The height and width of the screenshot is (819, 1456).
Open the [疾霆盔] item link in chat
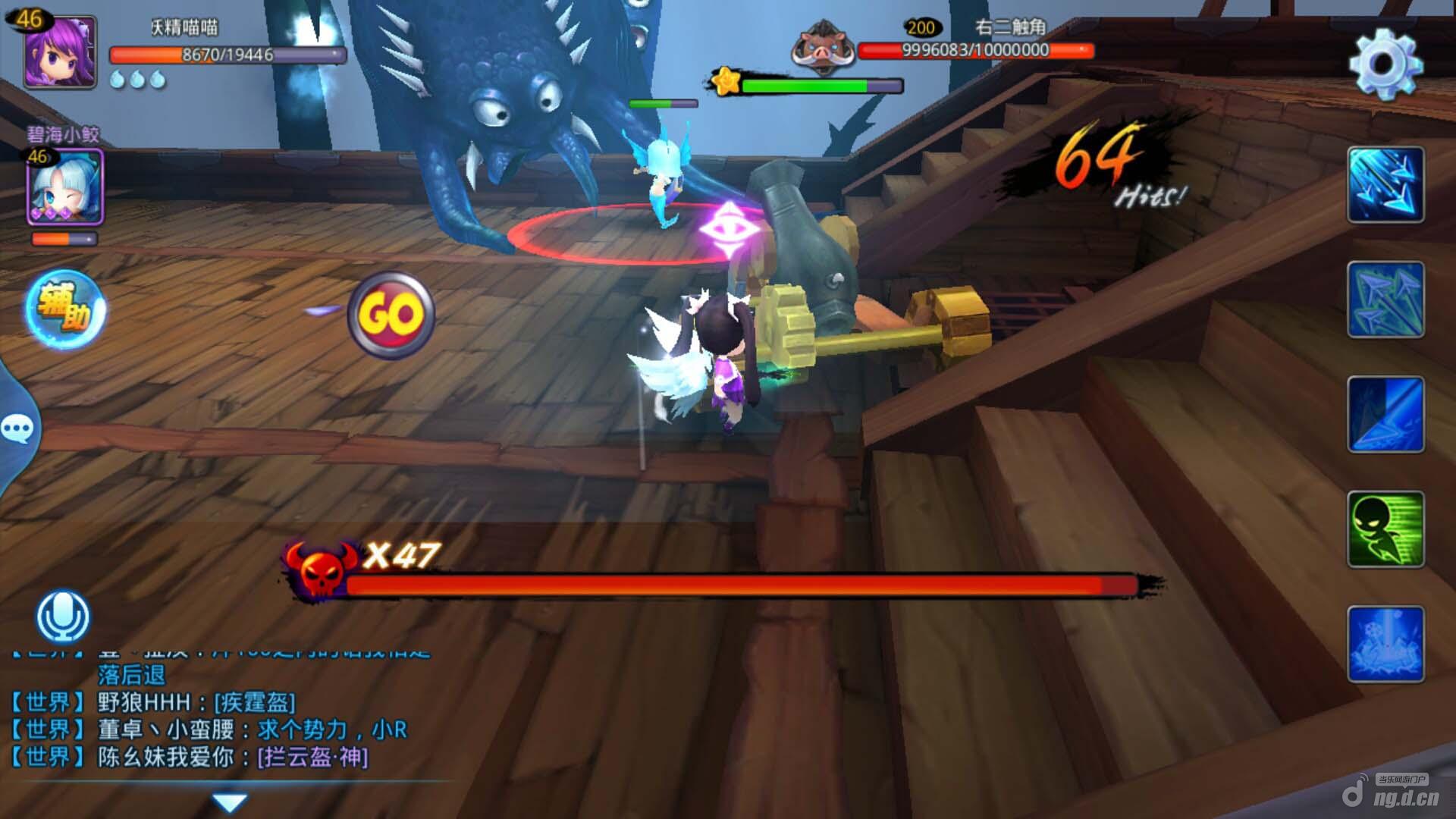click(255, 702)
